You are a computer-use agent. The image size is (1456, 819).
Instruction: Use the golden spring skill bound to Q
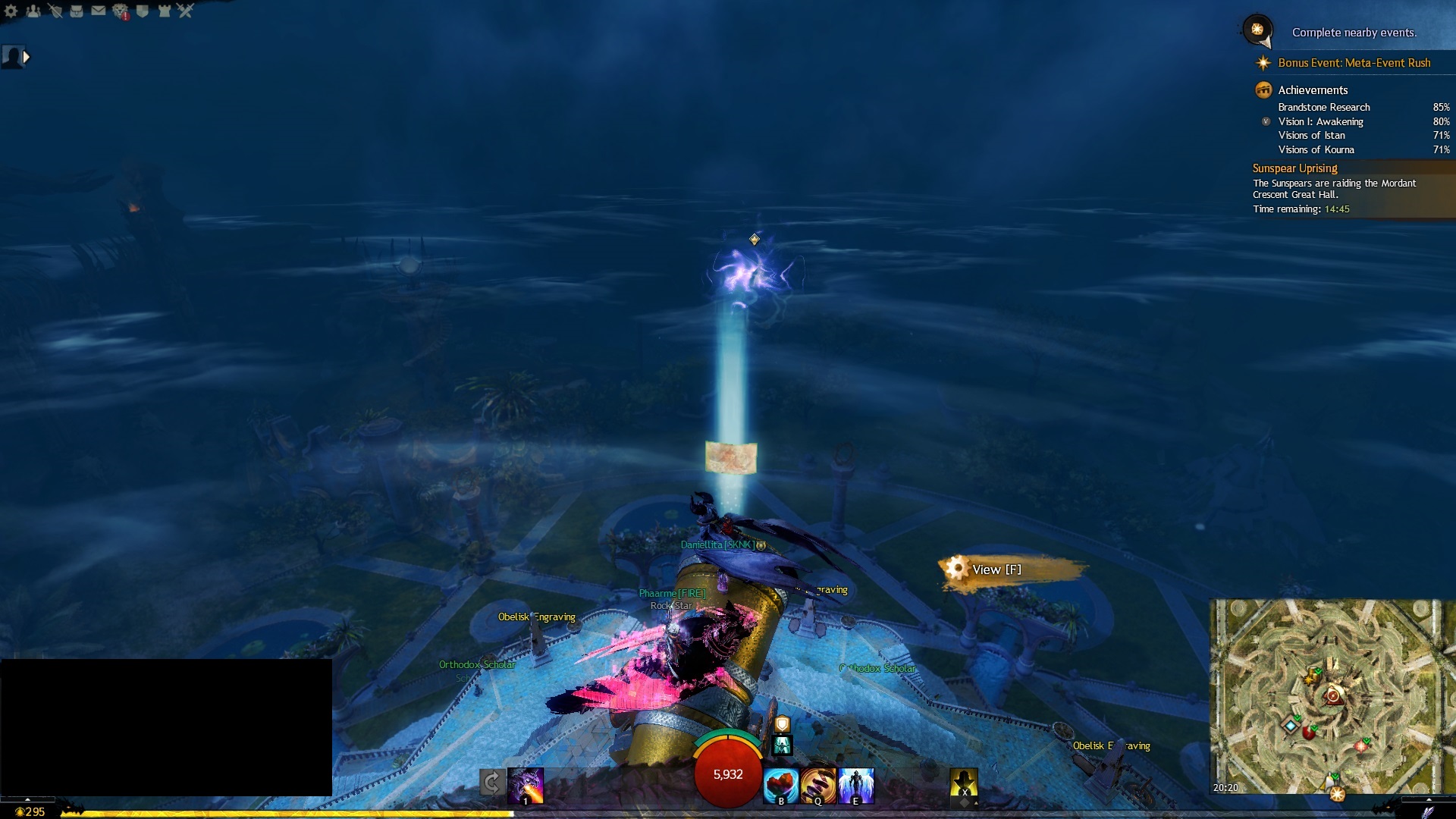[x=818, y=786]
